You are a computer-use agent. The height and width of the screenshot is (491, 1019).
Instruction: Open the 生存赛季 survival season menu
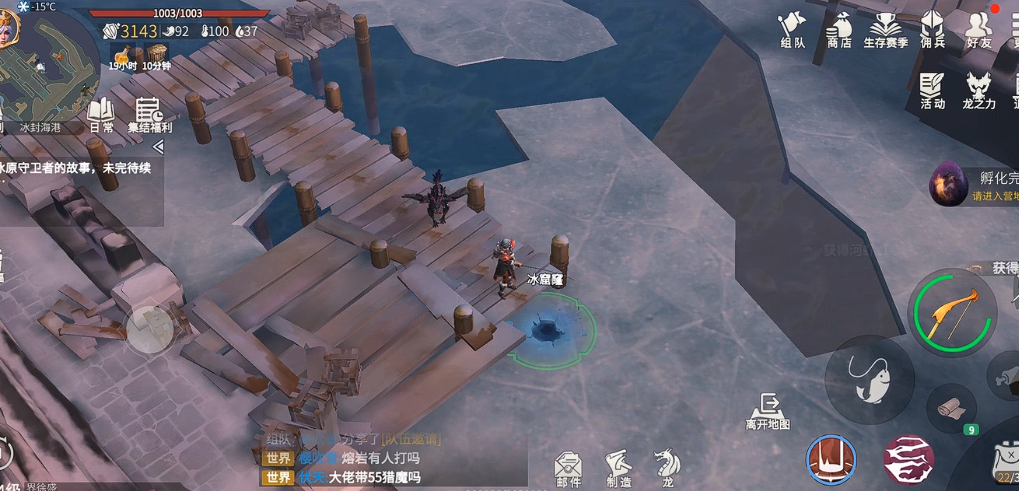tap(885, 29)
